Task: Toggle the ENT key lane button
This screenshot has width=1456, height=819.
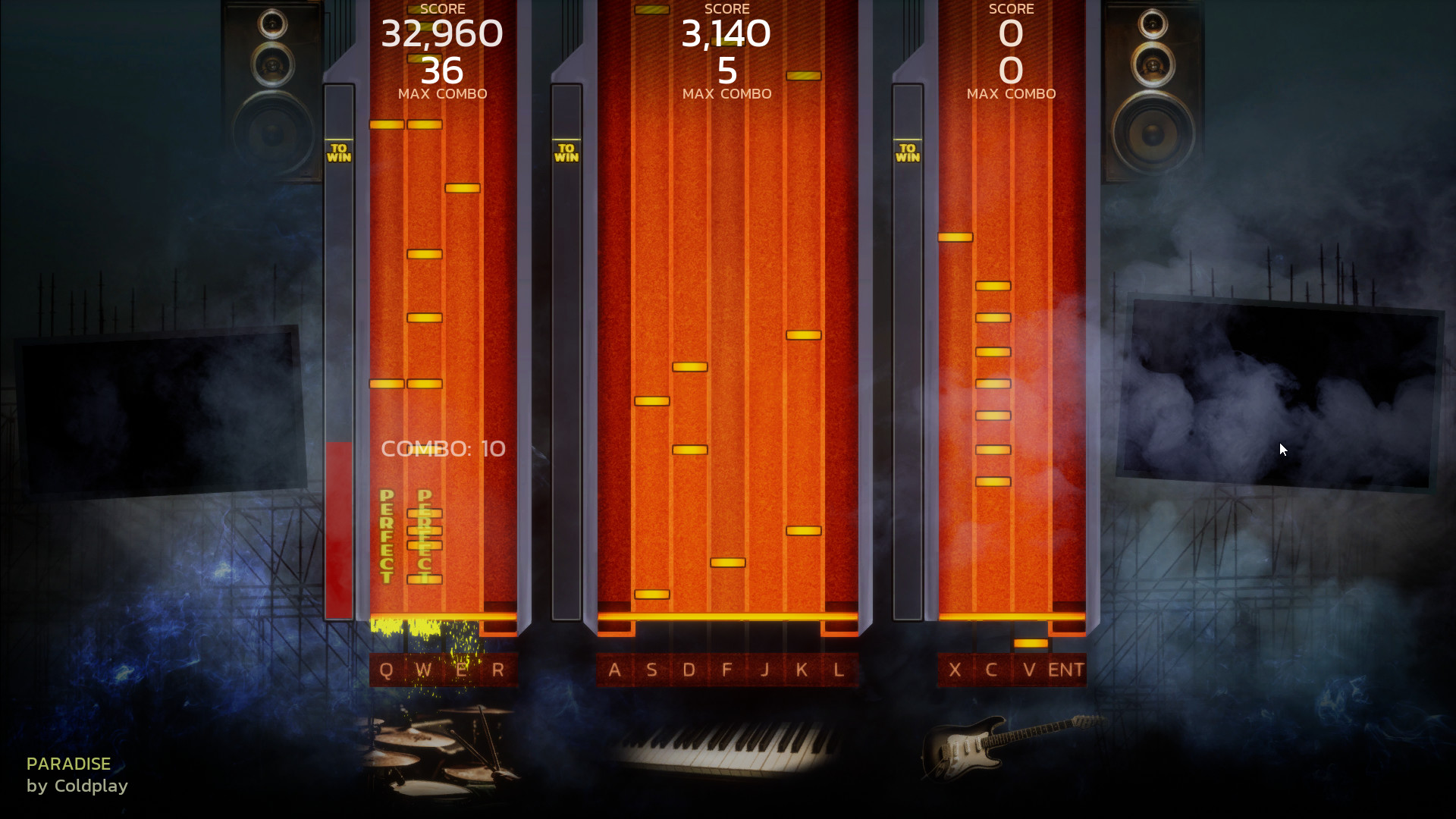Action: [1066, 670]
